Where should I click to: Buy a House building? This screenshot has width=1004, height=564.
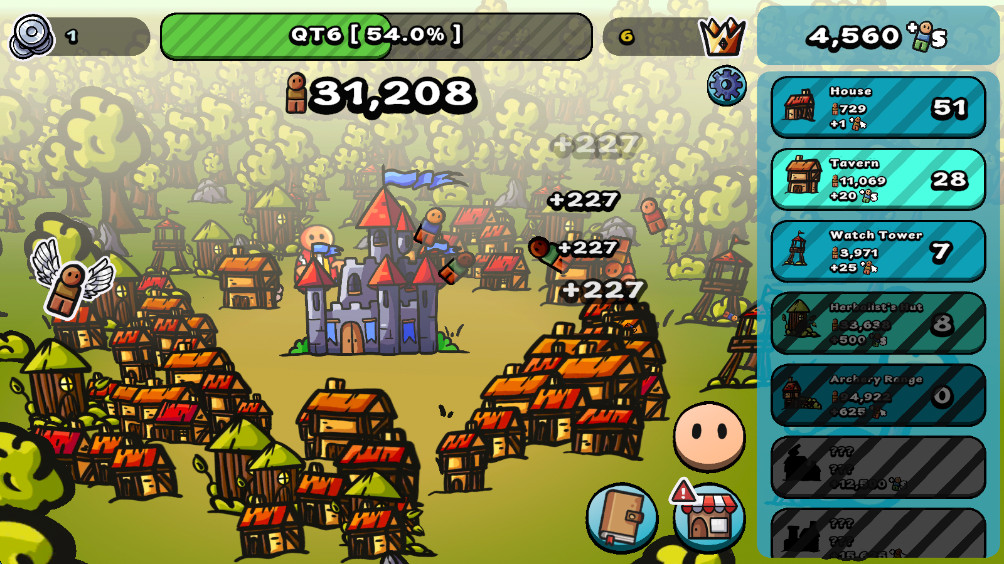pyautogui.click(x=877, y=107)
